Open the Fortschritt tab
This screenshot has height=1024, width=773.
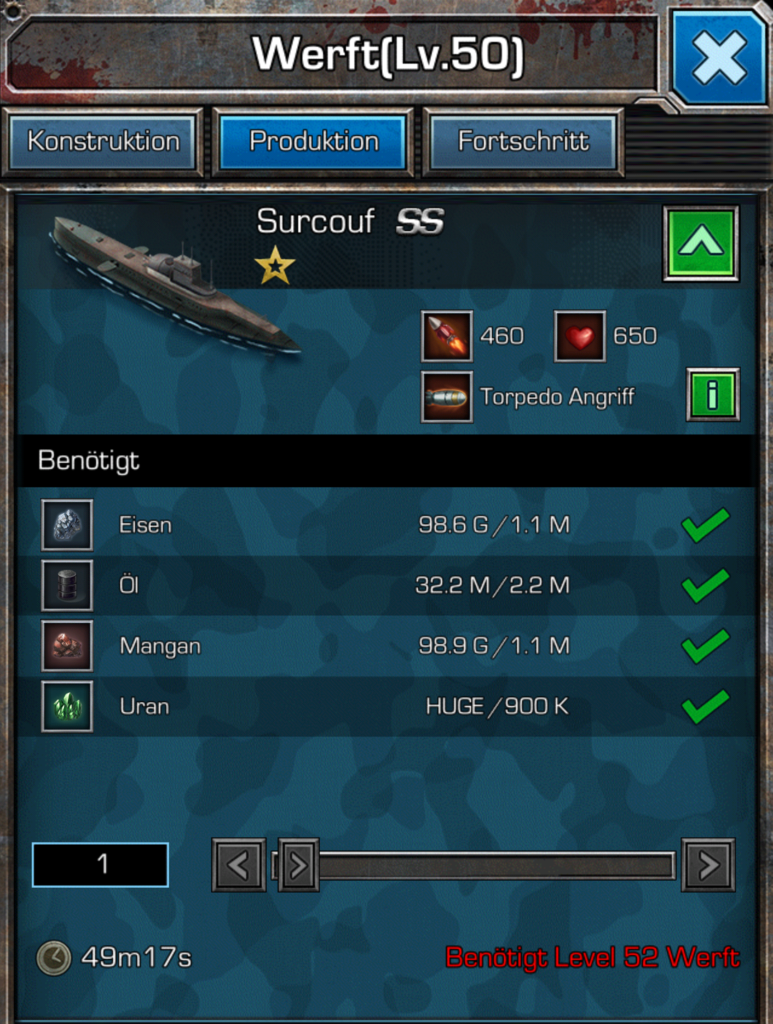click(x=523, y=142)
